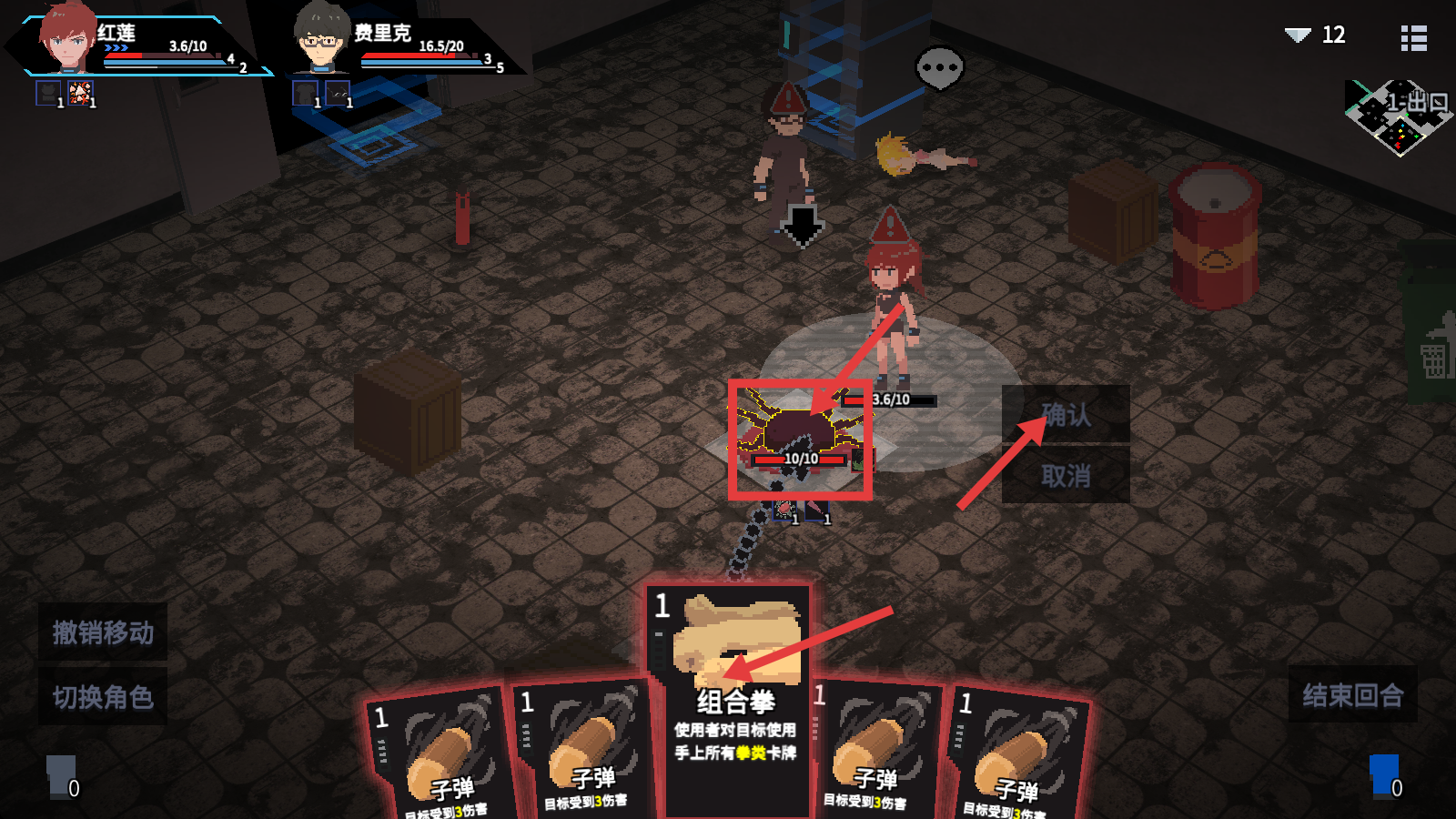The image size is (1456, 819).
Task: Confirm the attack with 确认
Action: (1066, 415)
